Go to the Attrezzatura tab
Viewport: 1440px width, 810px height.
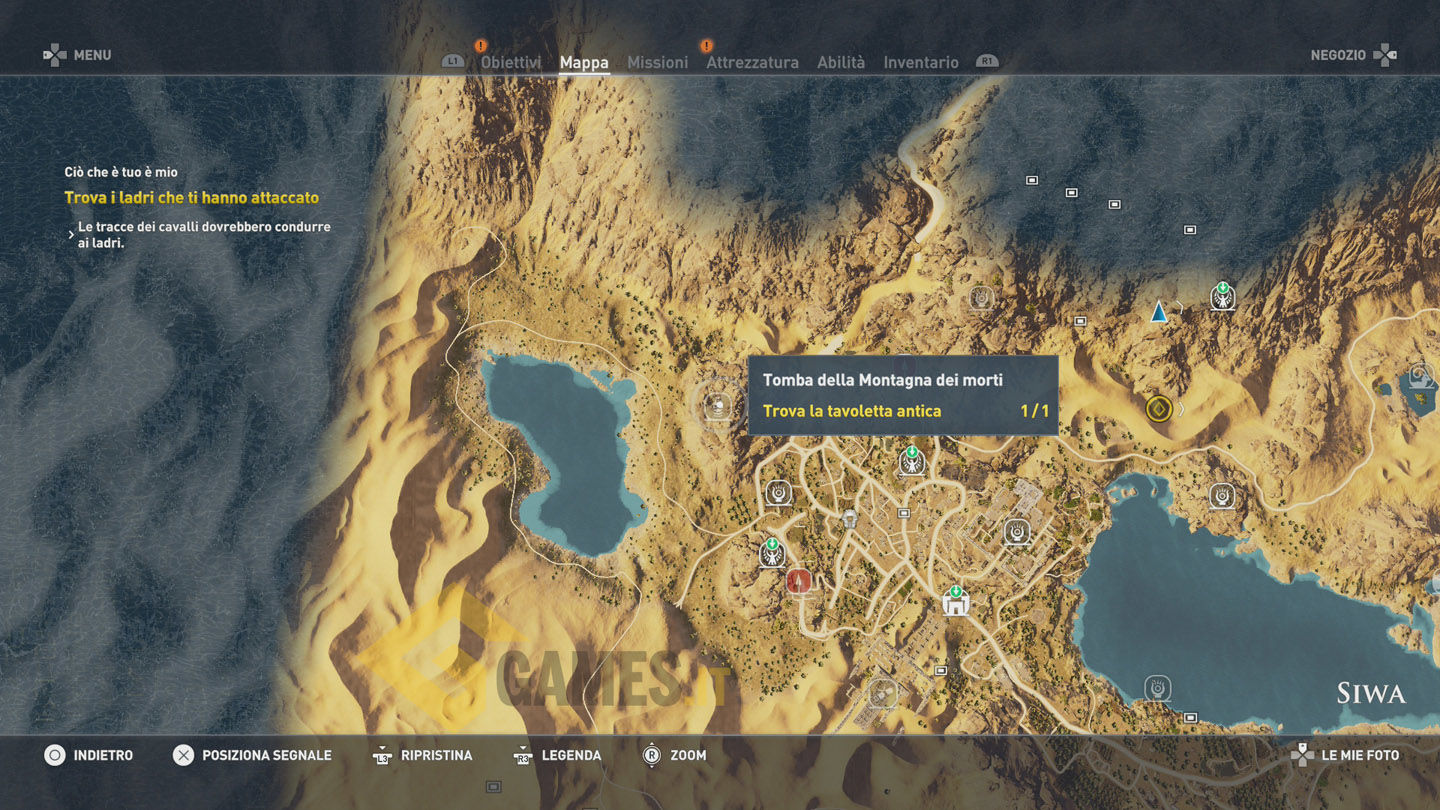(752, 62)
